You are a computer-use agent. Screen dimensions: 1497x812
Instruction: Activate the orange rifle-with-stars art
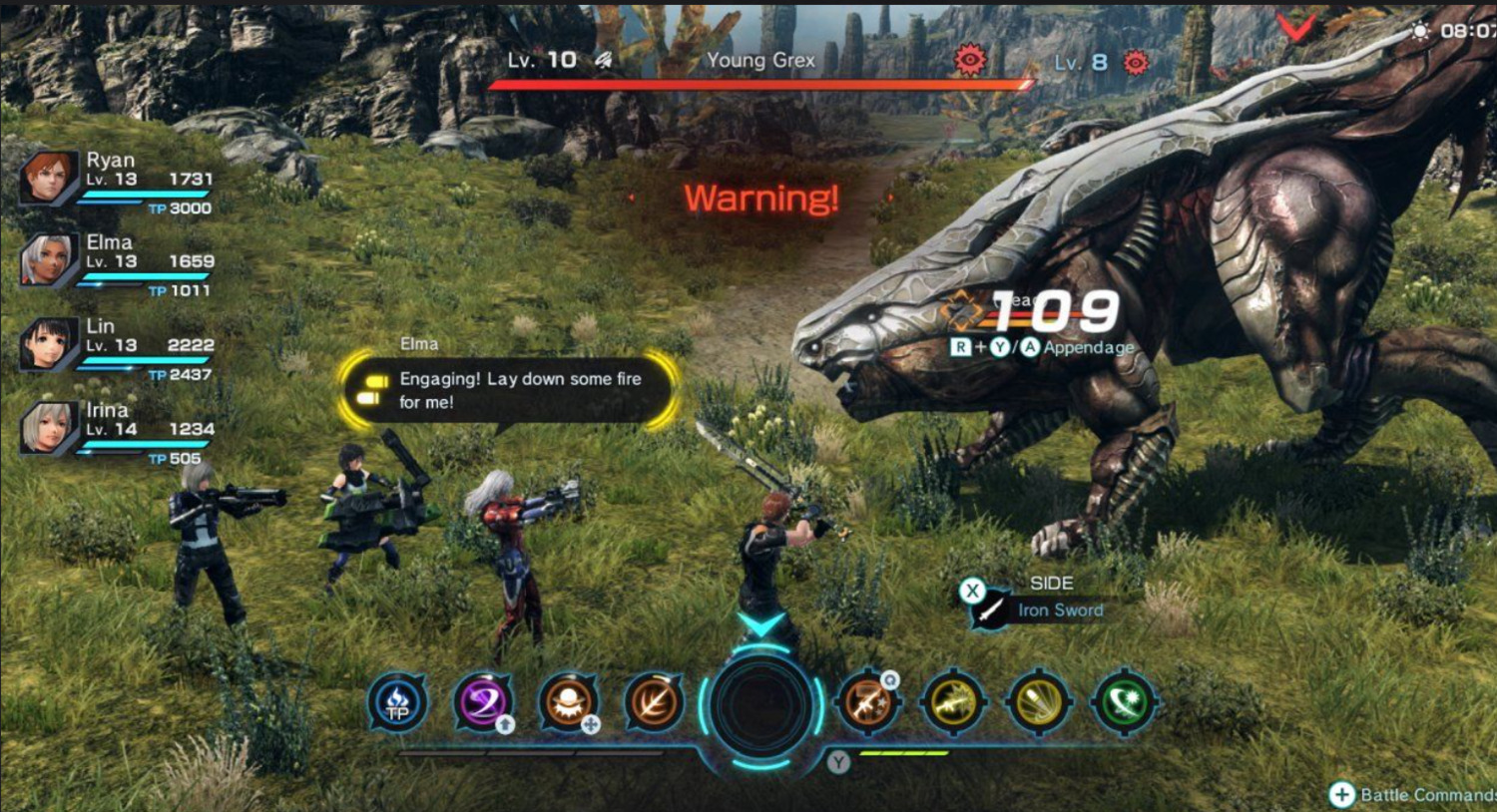coord(866,702)
